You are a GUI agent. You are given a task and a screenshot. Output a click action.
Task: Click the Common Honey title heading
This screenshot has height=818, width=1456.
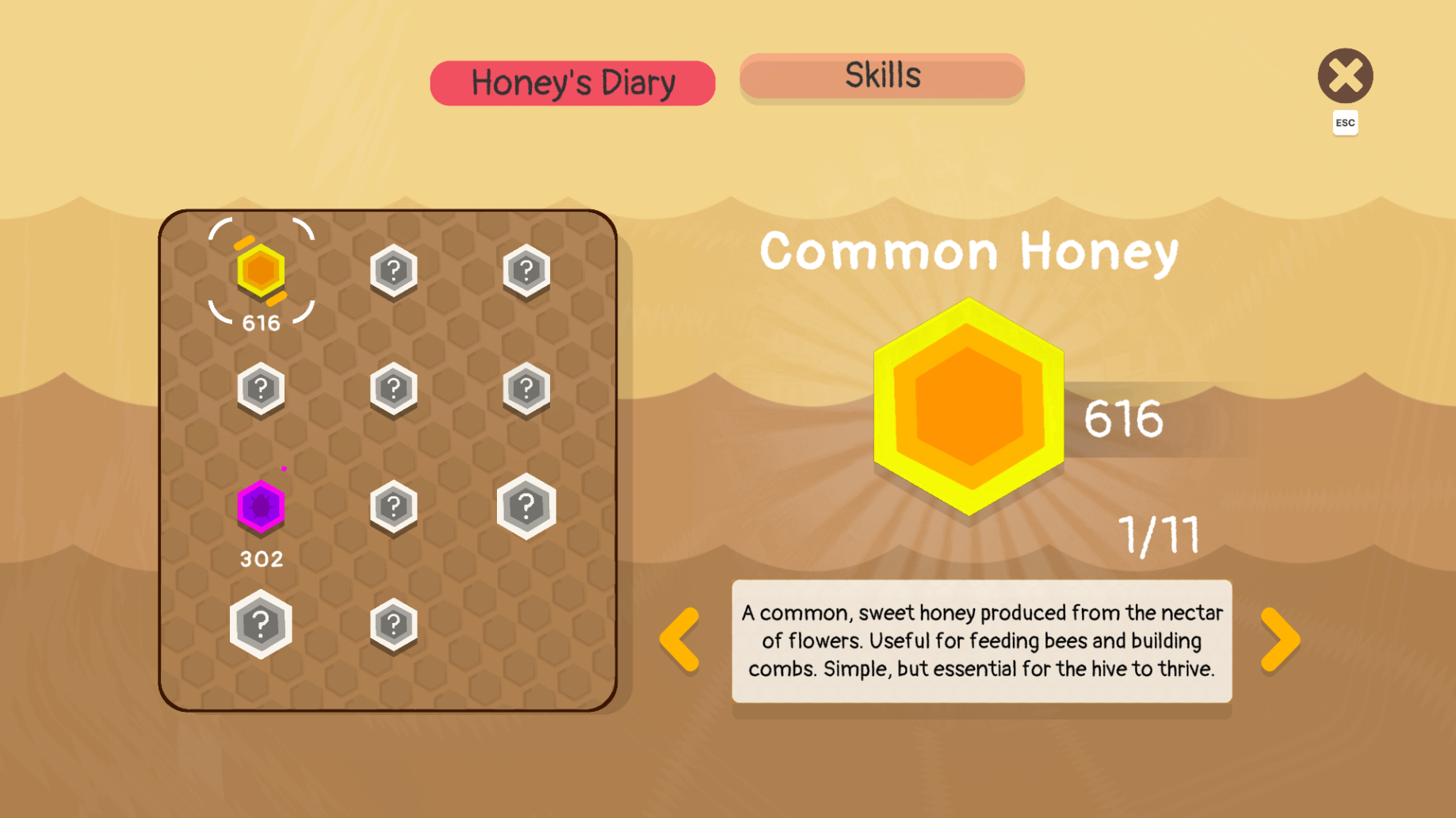[969, 250]
